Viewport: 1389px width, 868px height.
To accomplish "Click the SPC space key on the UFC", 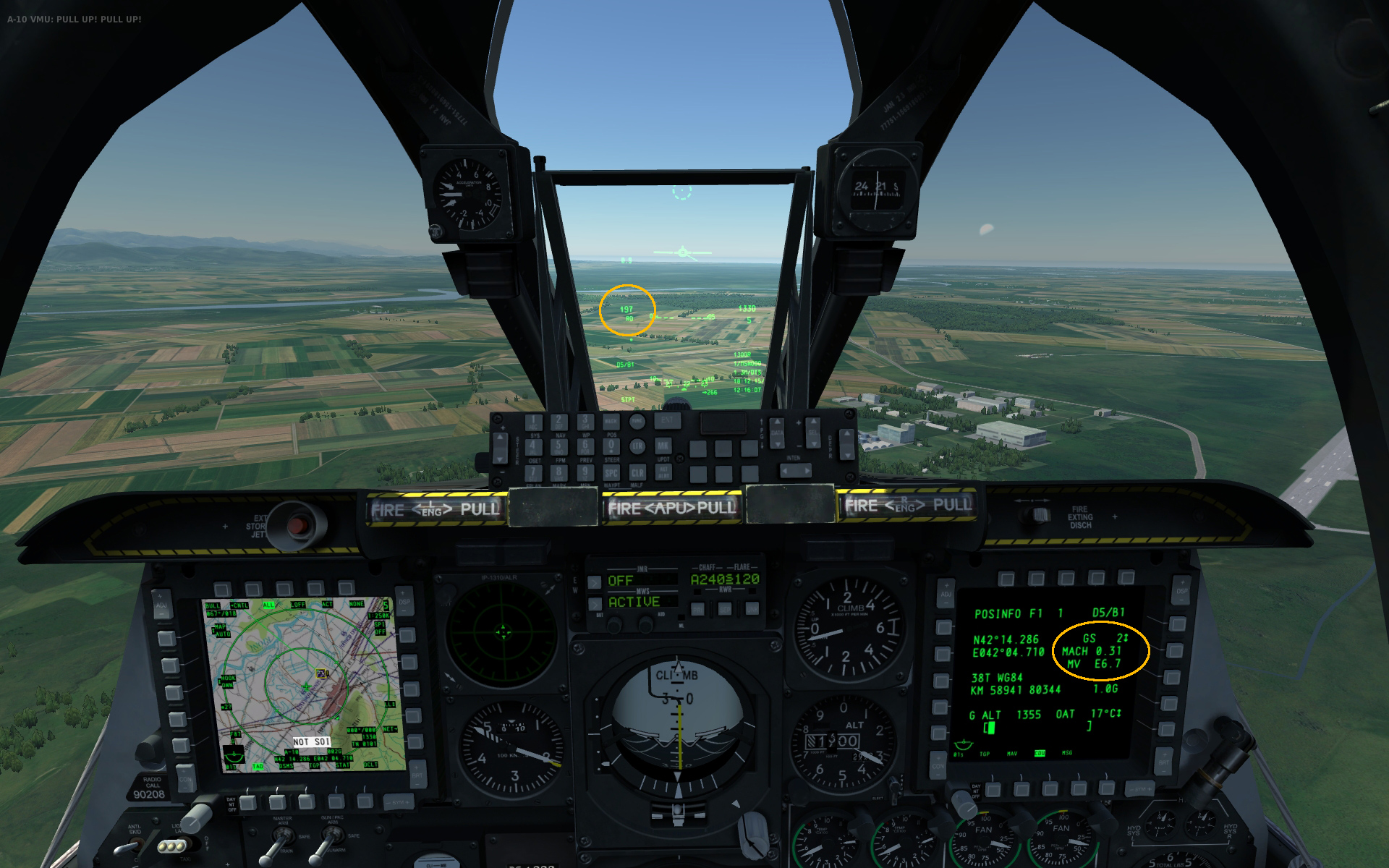I will (x=611, y=472).
